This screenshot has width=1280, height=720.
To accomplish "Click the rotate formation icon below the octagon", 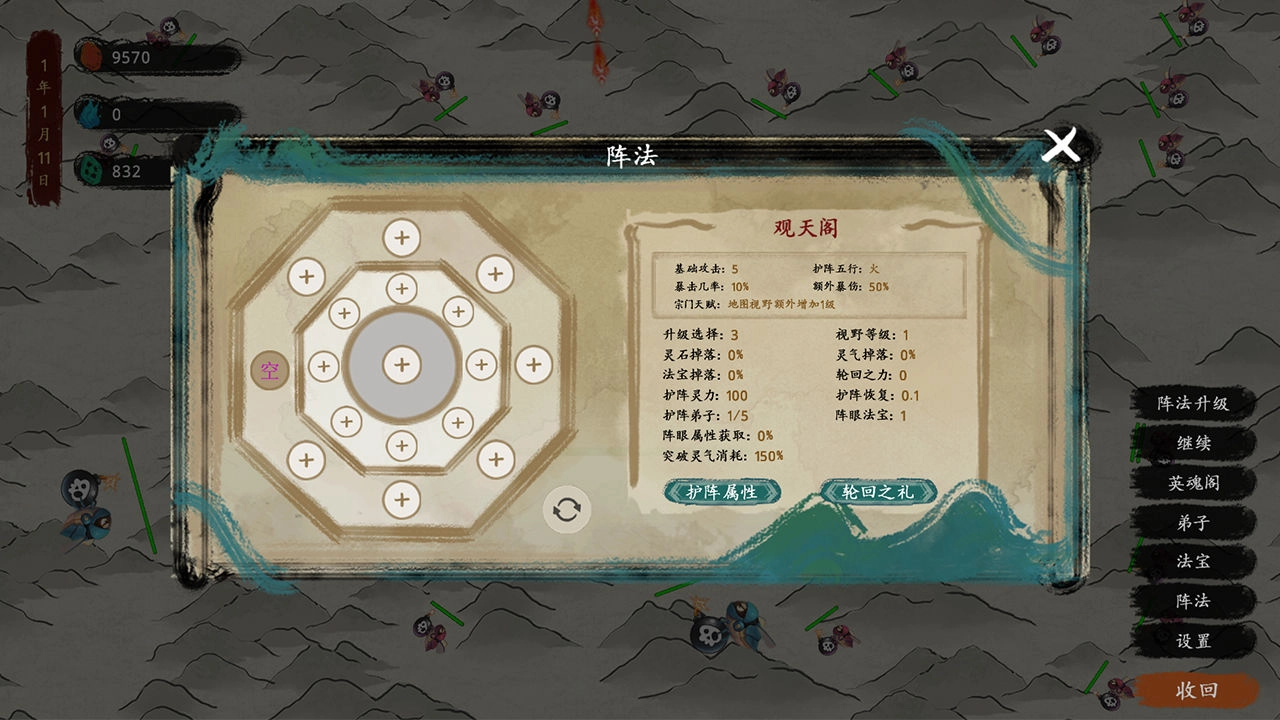I will (x=565, y=509).
